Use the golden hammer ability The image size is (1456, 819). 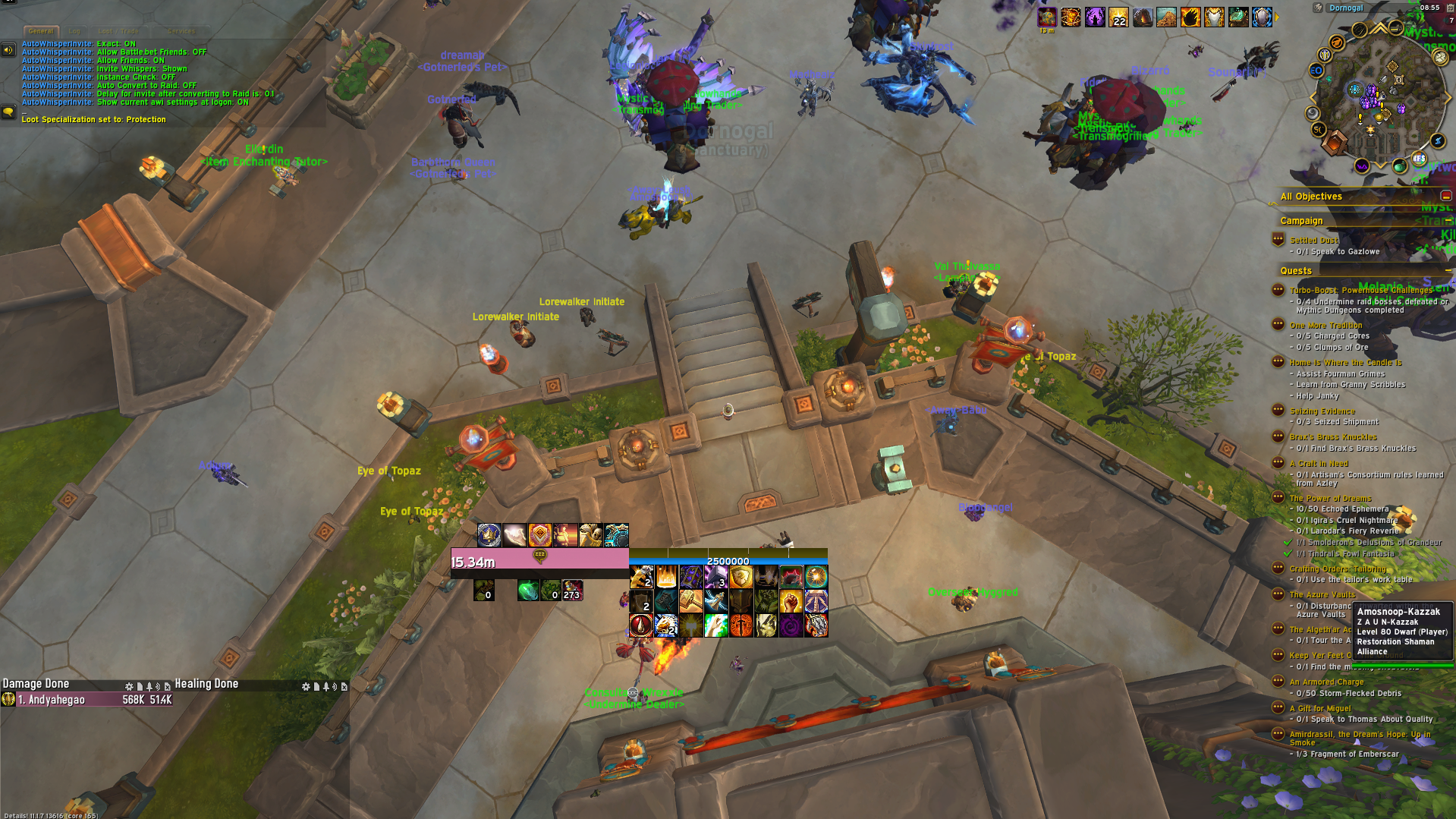[690, 601]
